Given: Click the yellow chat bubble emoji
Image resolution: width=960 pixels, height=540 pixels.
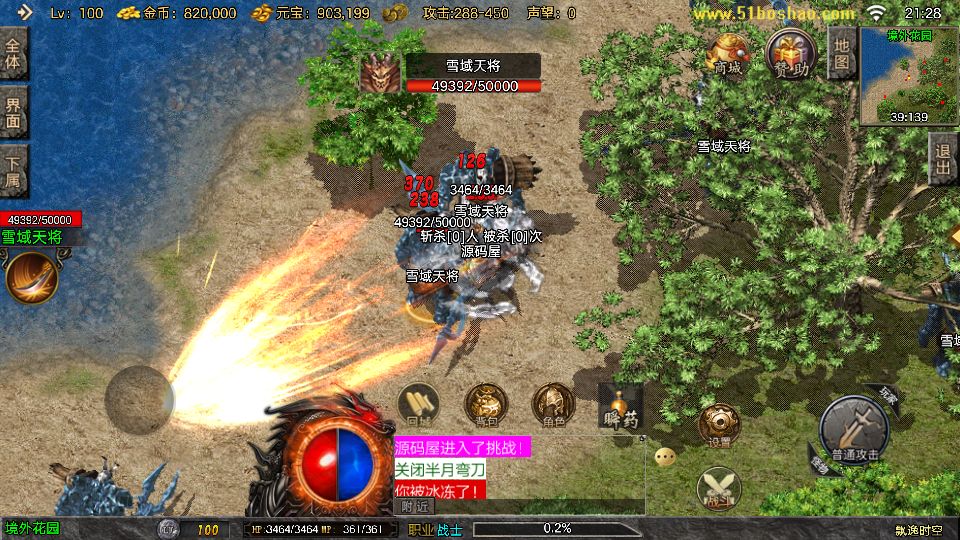Looking at the screenshot, I should pos(665,457).
